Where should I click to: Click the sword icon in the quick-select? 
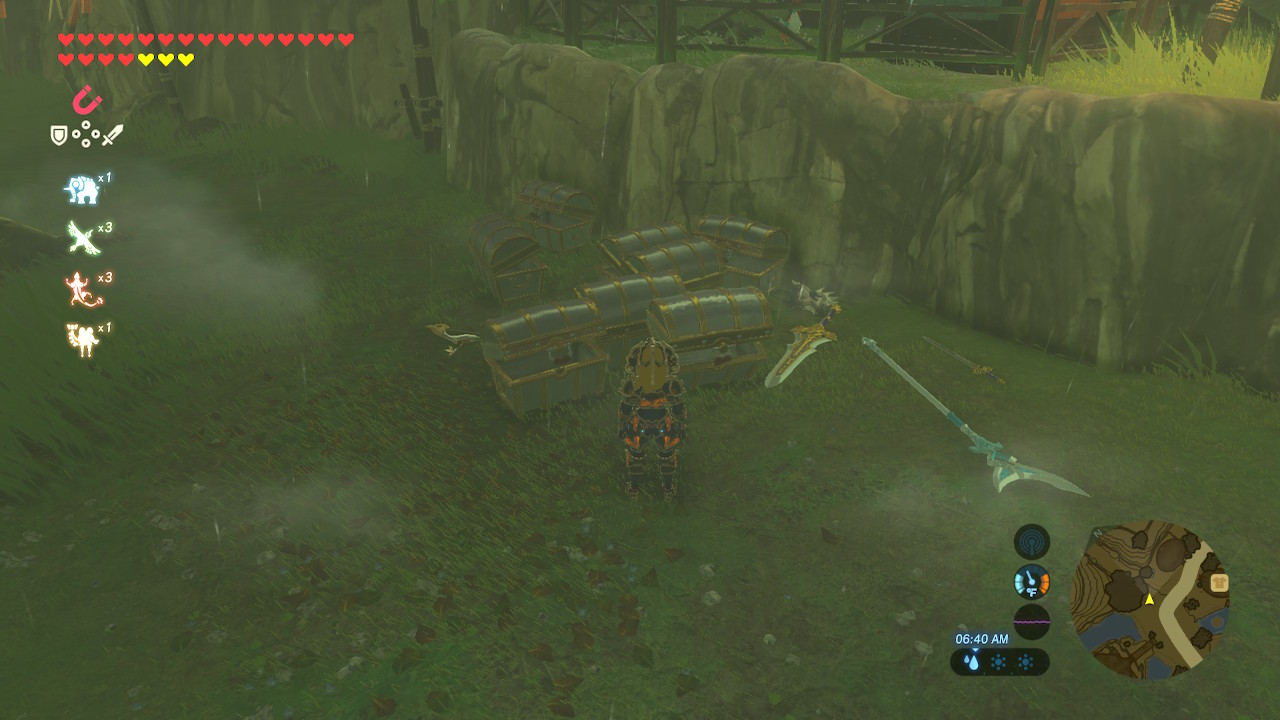(x=112, y=135)
